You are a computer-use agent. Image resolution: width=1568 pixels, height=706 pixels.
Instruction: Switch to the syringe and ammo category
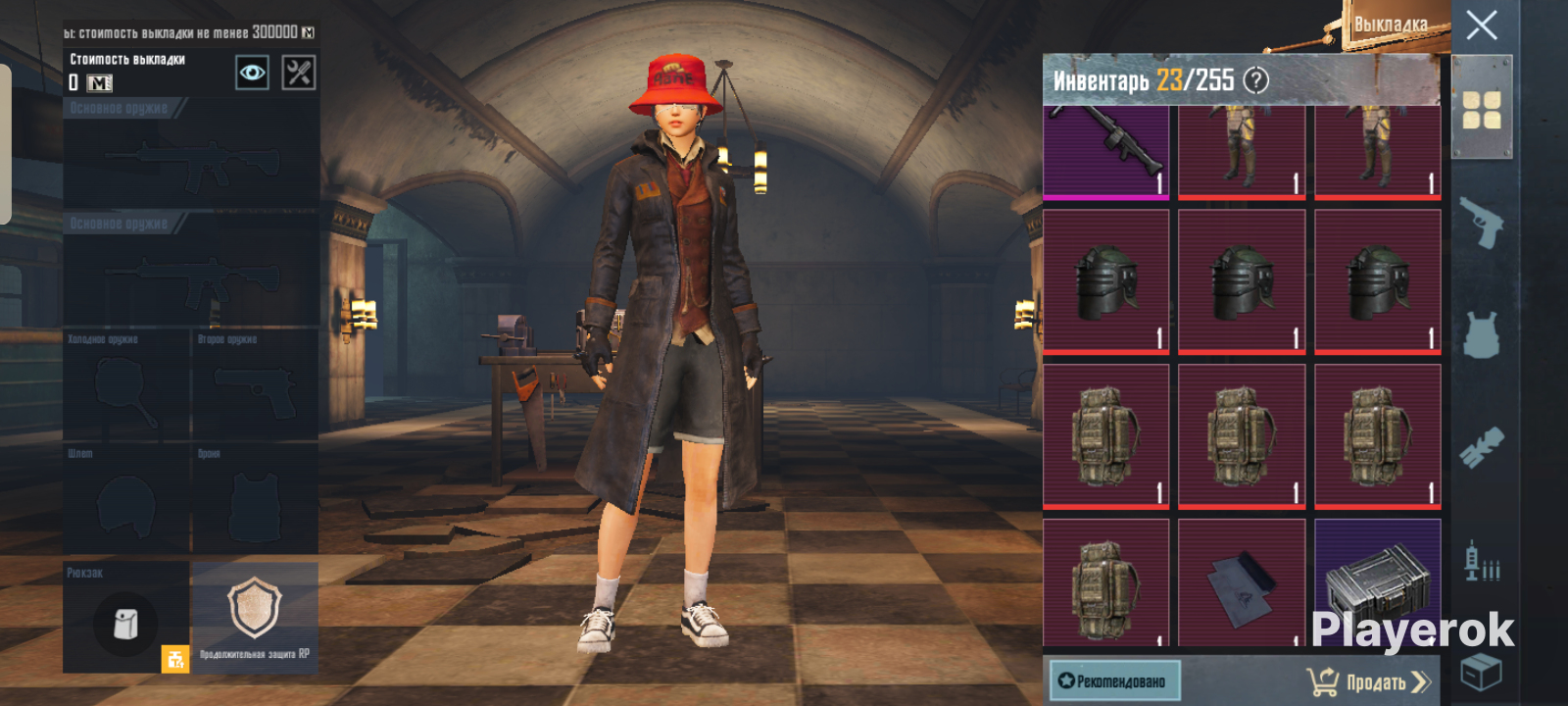click(x=1481, y=561)
